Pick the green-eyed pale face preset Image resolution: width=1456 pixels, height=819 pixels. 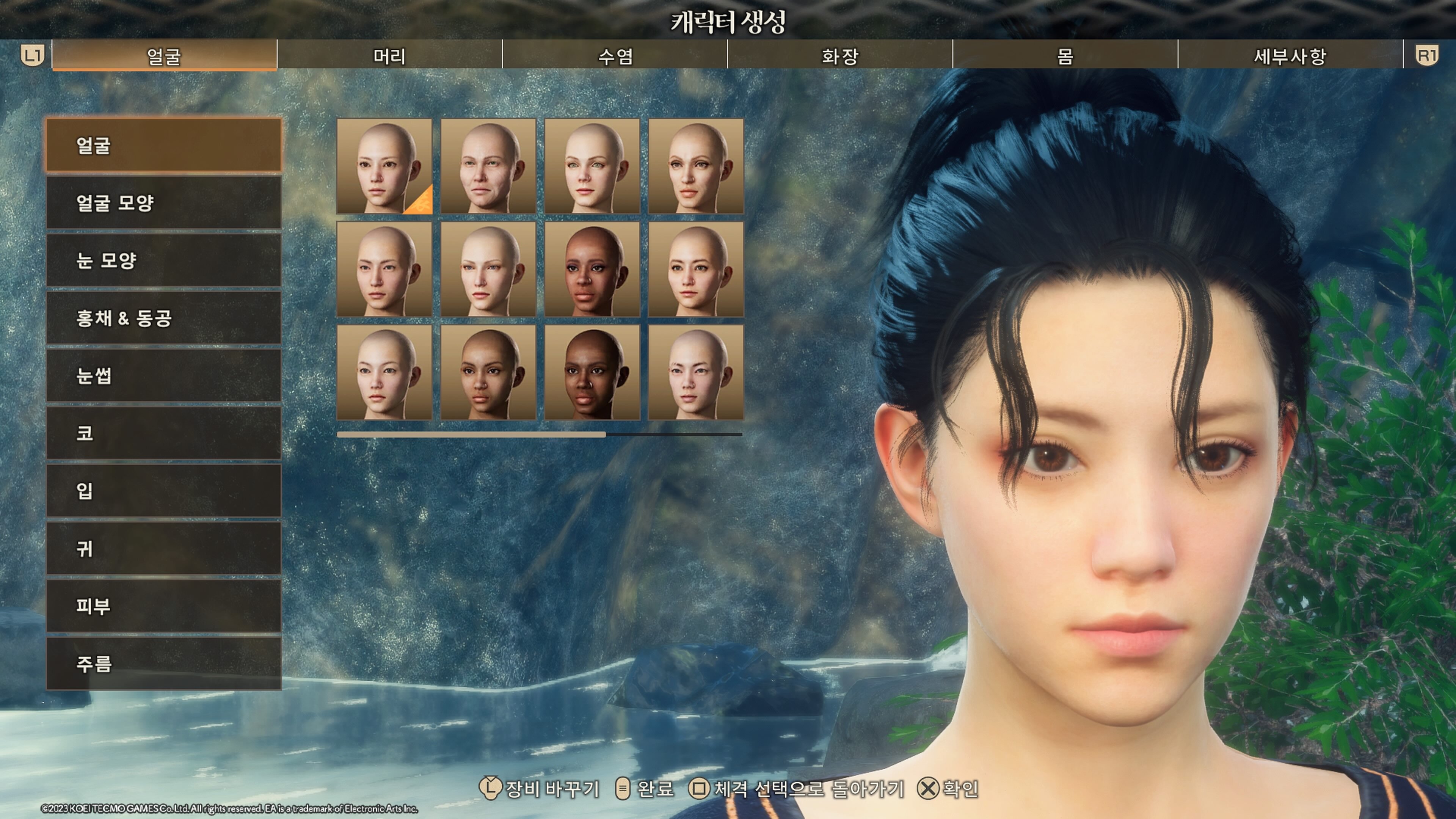click(x=592, y=166)
